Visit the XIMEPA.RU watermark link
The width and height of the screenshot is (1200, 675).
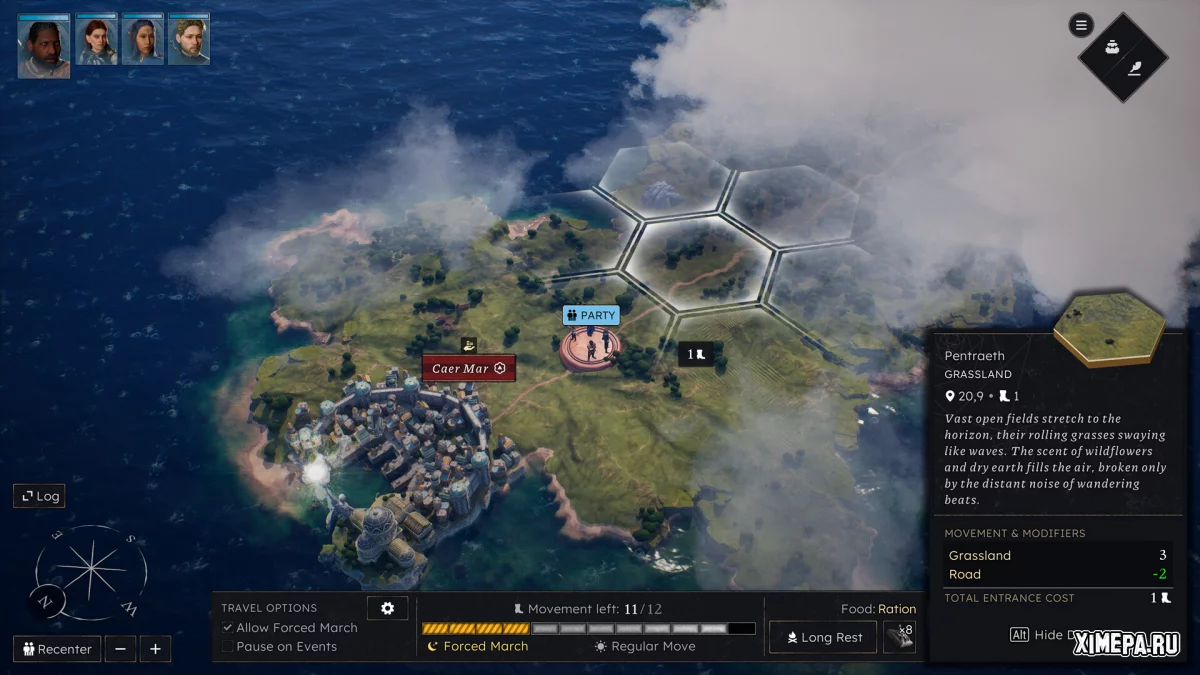[1126, 645]
